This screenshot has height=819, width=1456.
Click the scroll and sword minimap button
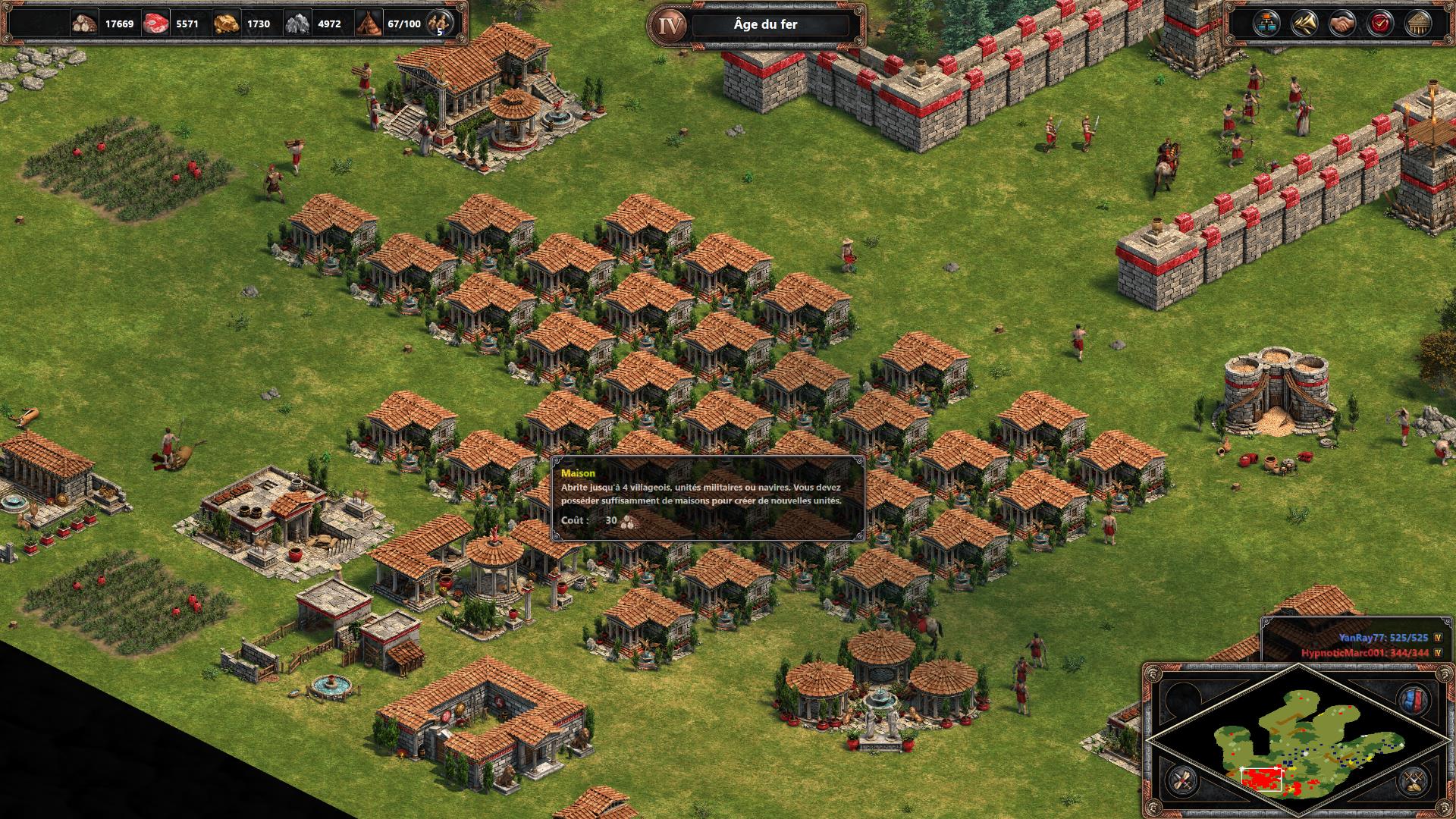click(x=1181, y=780)
